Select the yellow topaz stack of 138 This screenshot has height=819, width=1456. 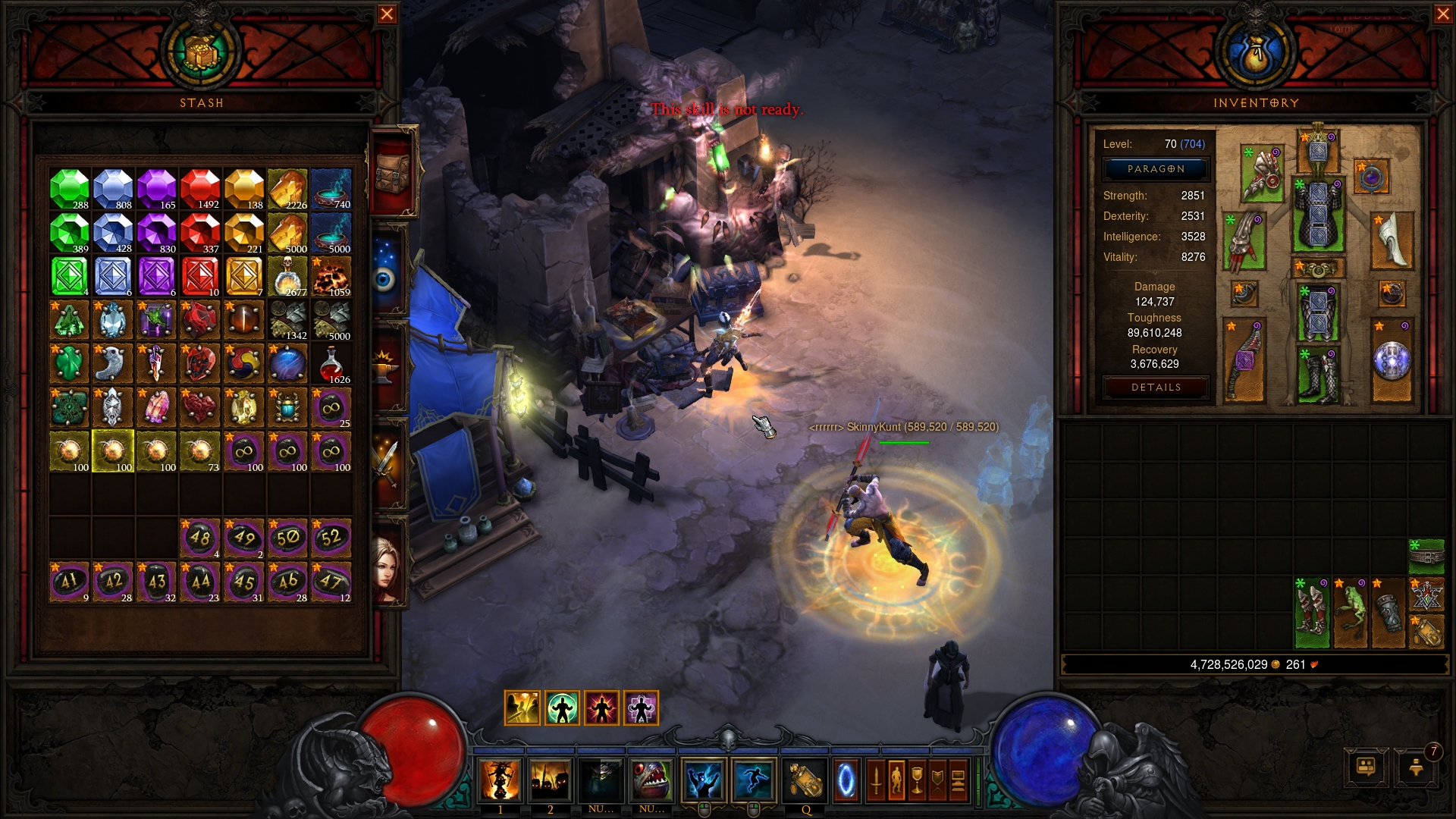244,189
